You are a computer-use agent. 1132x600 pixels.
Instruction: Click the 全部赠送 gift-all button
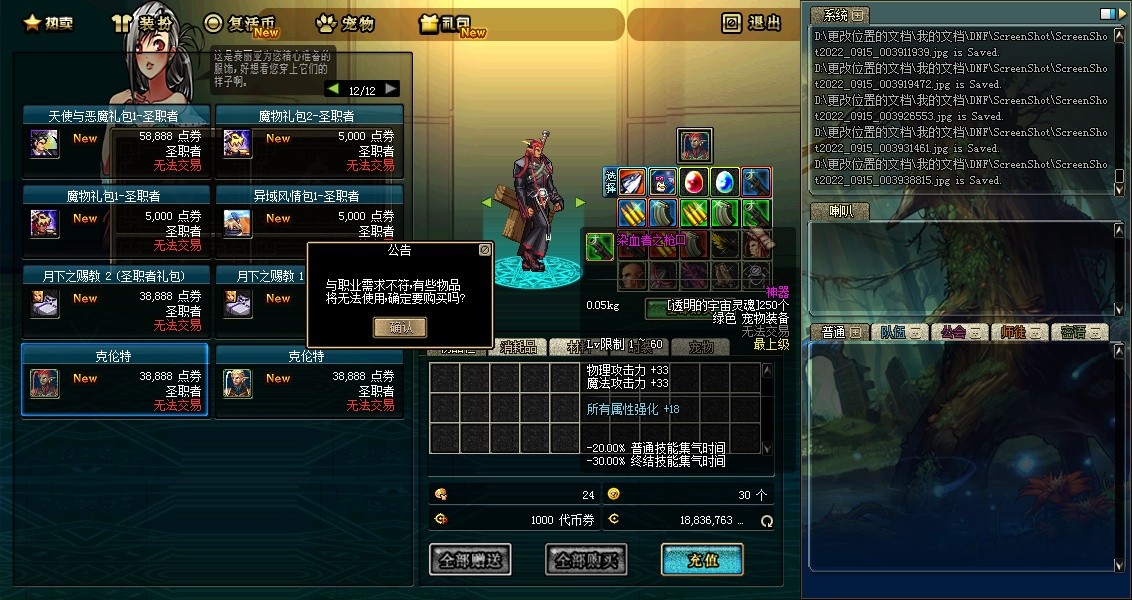click(x=470, y=560)
